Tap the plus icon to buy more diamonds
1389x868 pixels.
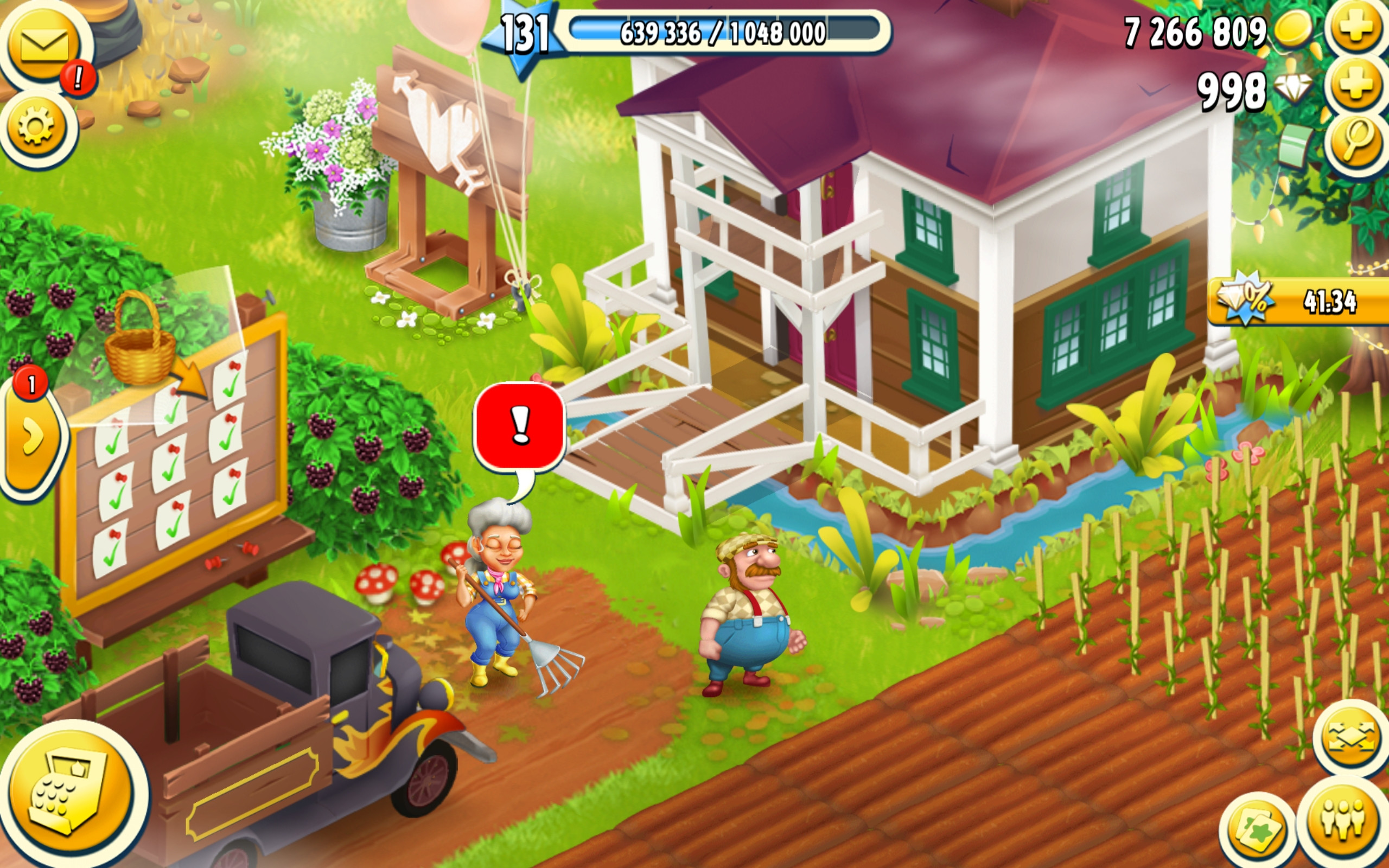(1355, 89)
